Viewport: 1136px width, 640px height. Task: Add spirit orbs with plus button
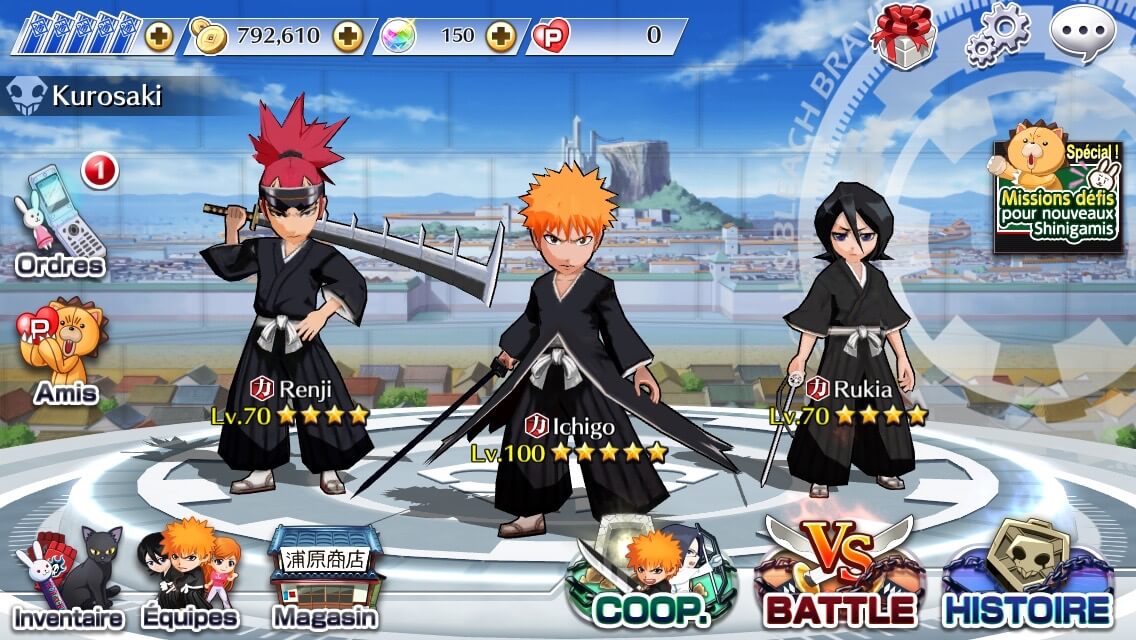[500, 36]
